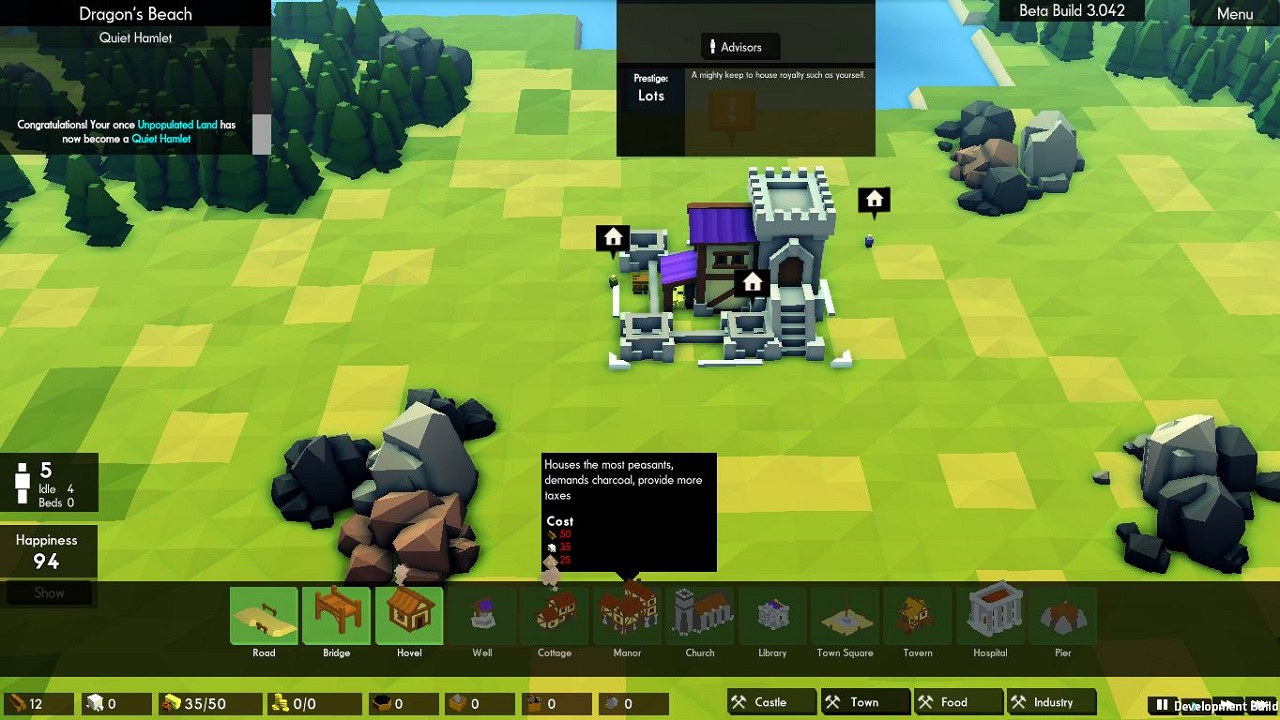
Task: Pick the Library building tile
Action: tap(773, 615)
